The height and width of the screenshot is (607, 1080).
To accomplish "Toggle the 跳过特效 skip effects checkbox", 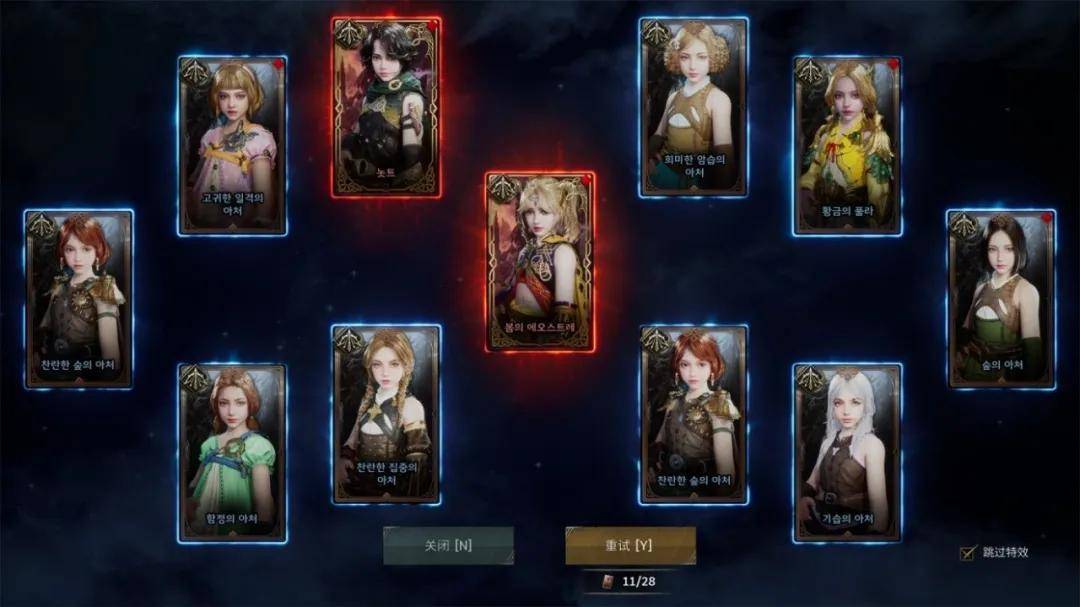I will click(x=967, y=553).
